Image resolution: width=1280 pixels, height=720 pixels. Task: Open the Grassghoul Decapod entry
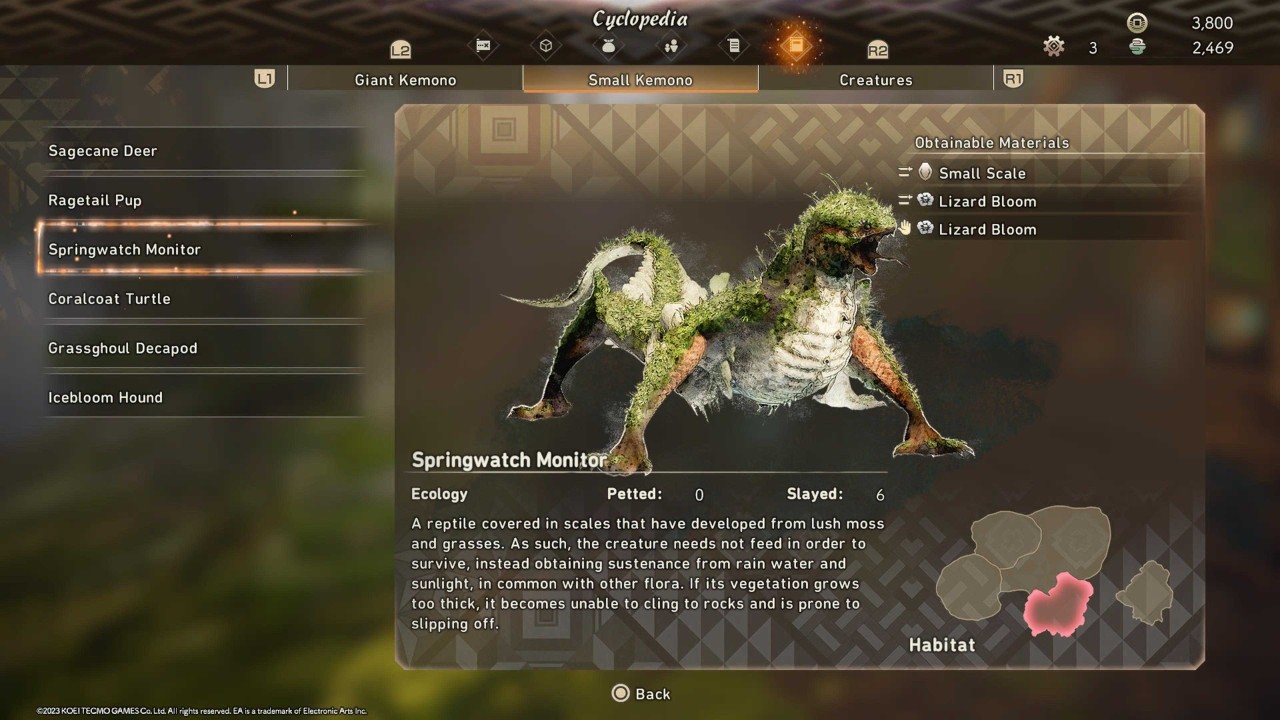[123, 348]
